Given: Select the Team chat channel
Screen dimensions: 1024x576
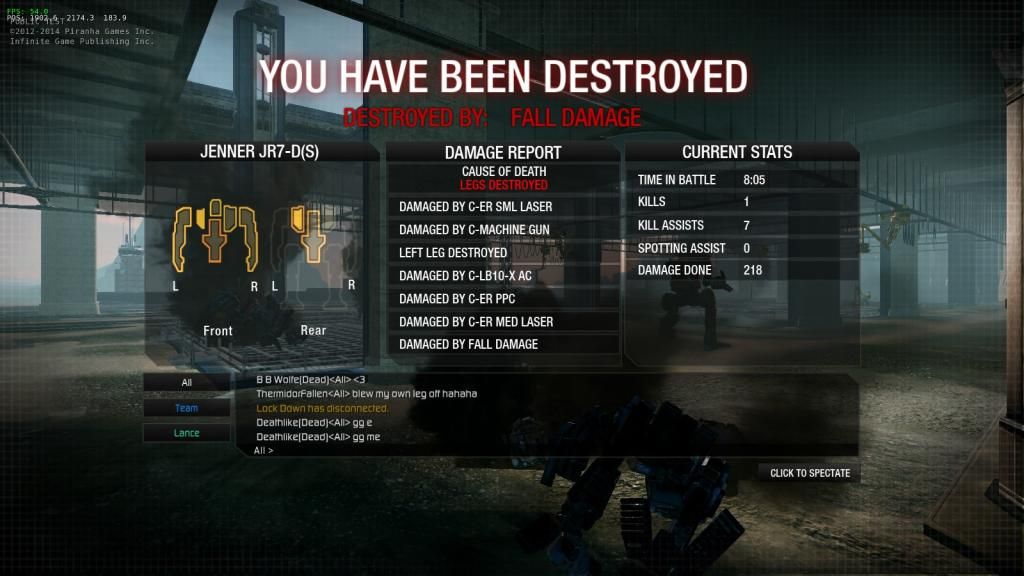Looking at the screenshot, I should (x=186, y=408).
